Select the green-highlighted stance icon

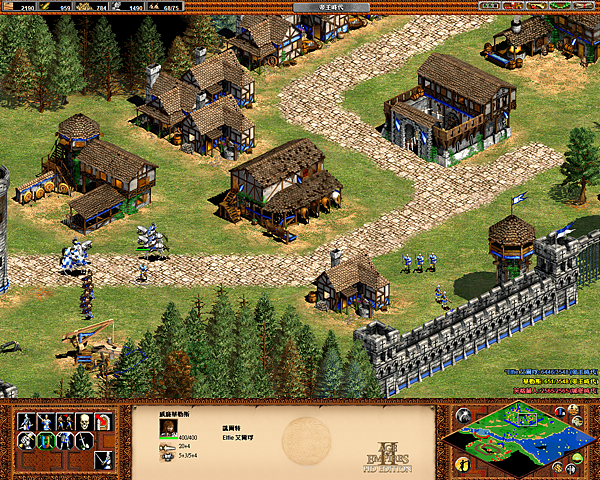pos(46,441)
